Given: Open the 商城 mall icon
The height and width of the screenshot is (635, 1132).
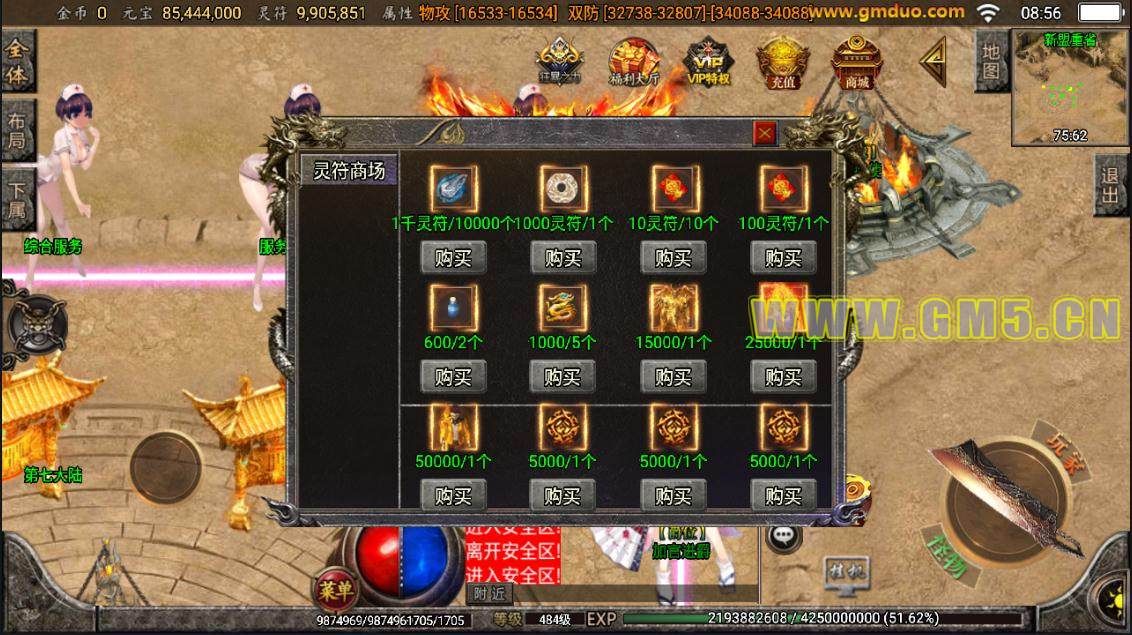Looking at the screenshot, I should [857, 63].
